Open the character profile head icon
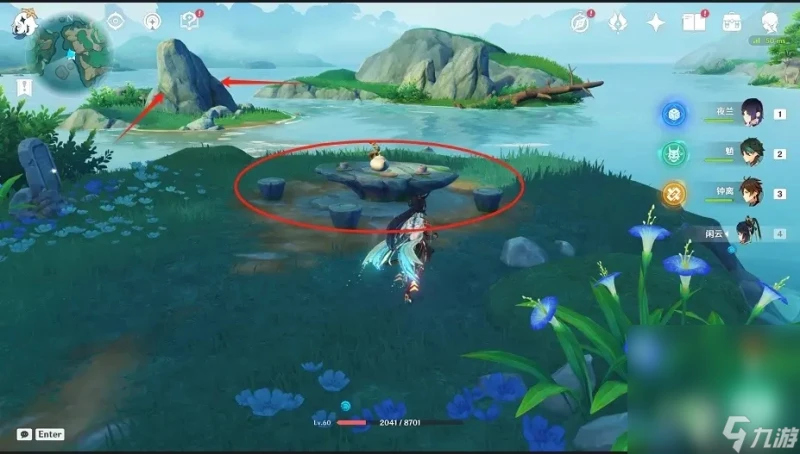Image resolution: width=800 pixels, height=454 pixels. [769, 22]
